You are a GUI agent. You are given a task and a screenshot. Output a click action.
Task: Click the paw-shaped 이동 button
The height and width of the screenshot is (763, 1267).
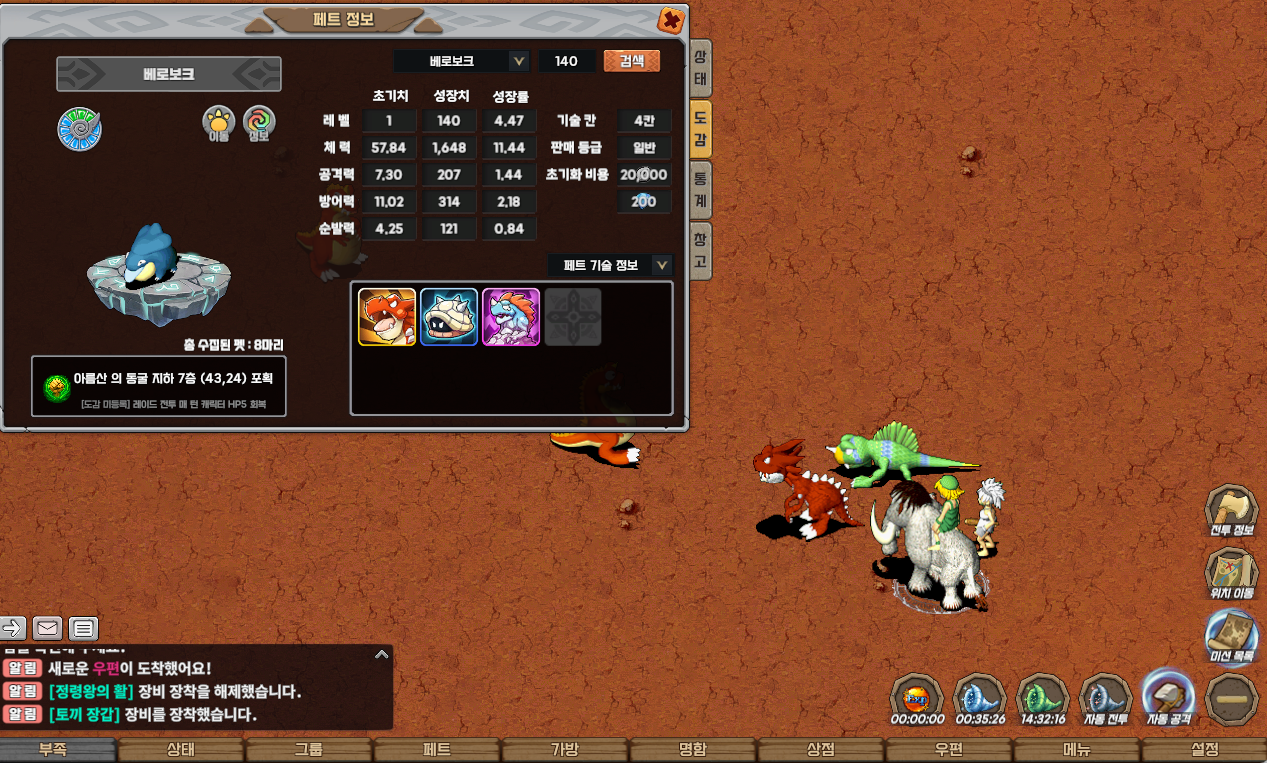pyautogui.click(x=218, y=124)
